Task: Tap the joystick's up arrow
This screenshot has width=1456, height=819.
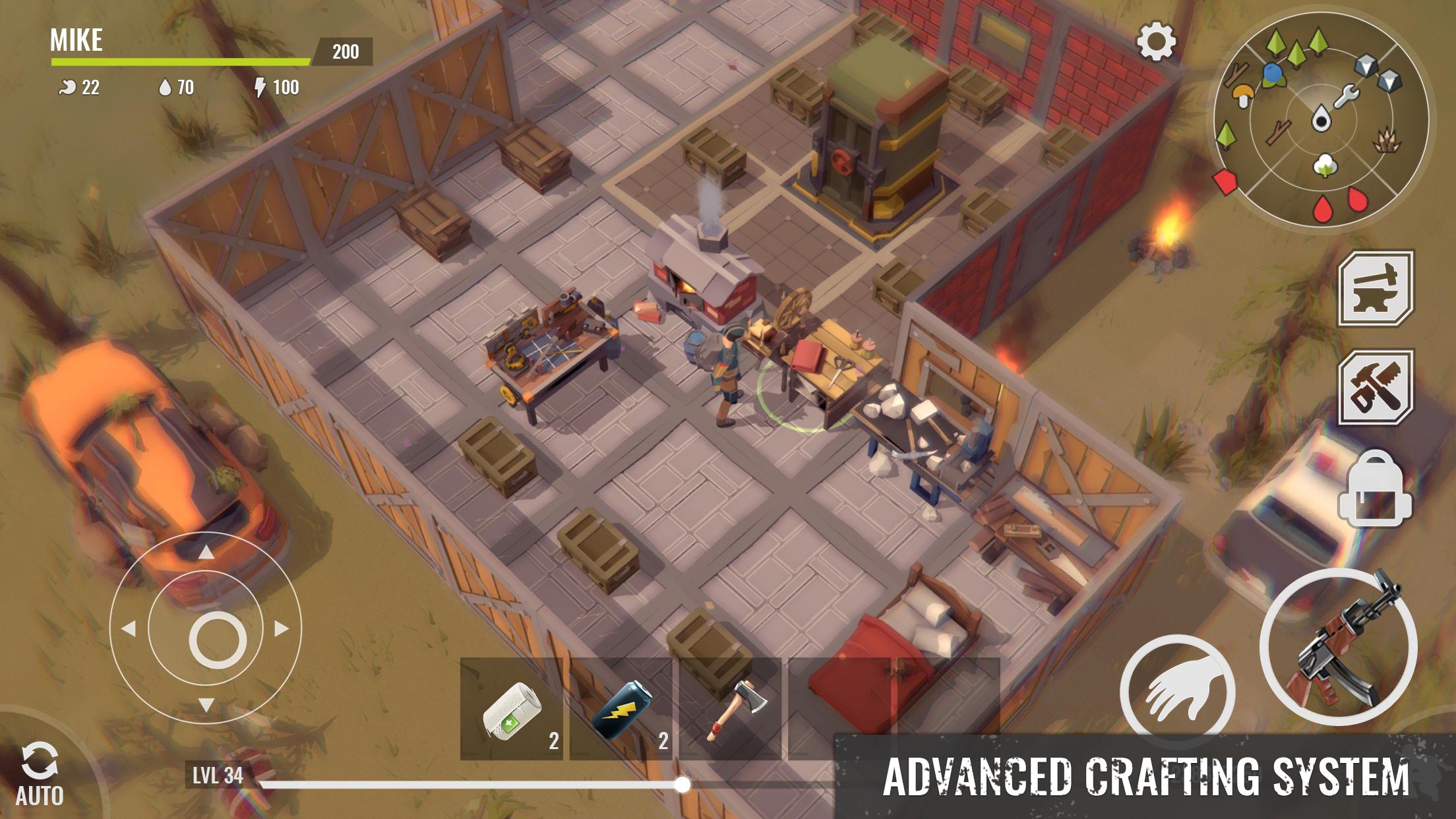Action: (x=206, y=552)
